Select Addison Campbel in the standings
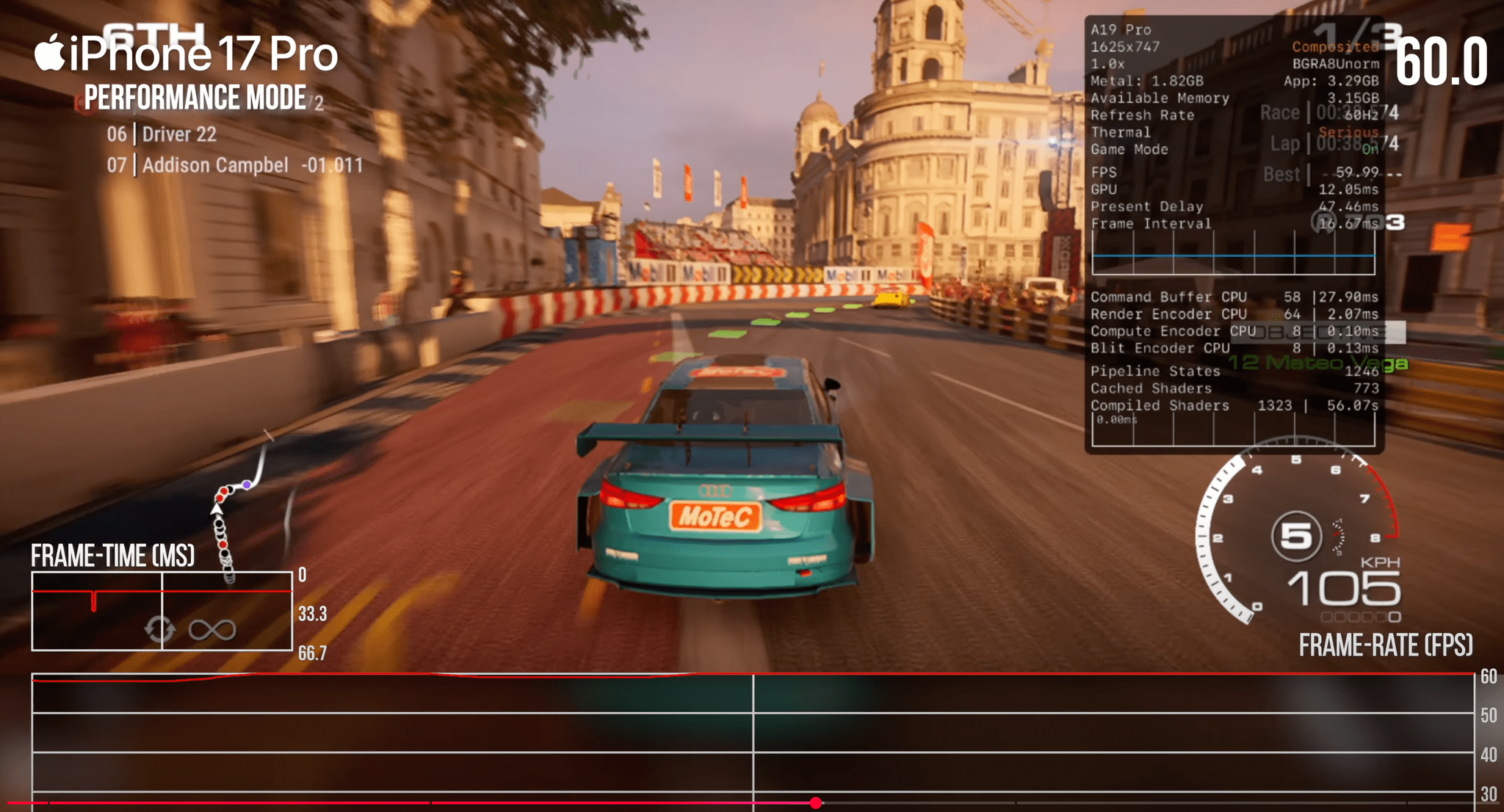The width and height of the screenshot is (1504, 812). click(x=215, y=165)
